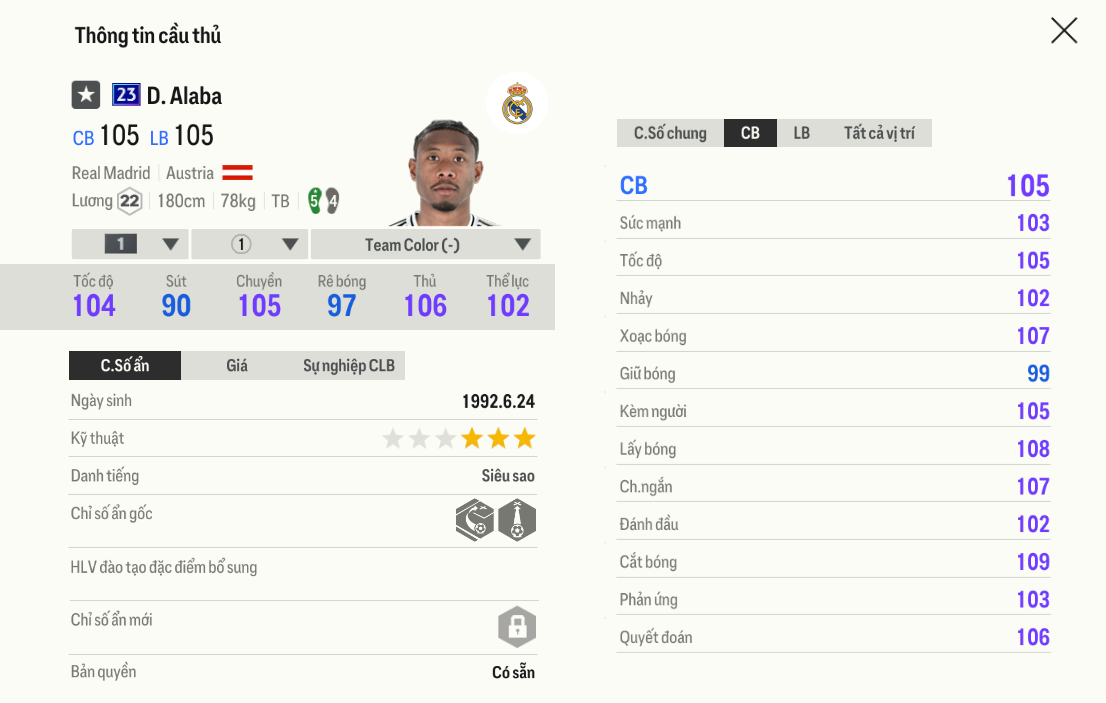Switch to the C.Số chung tab

670,133
